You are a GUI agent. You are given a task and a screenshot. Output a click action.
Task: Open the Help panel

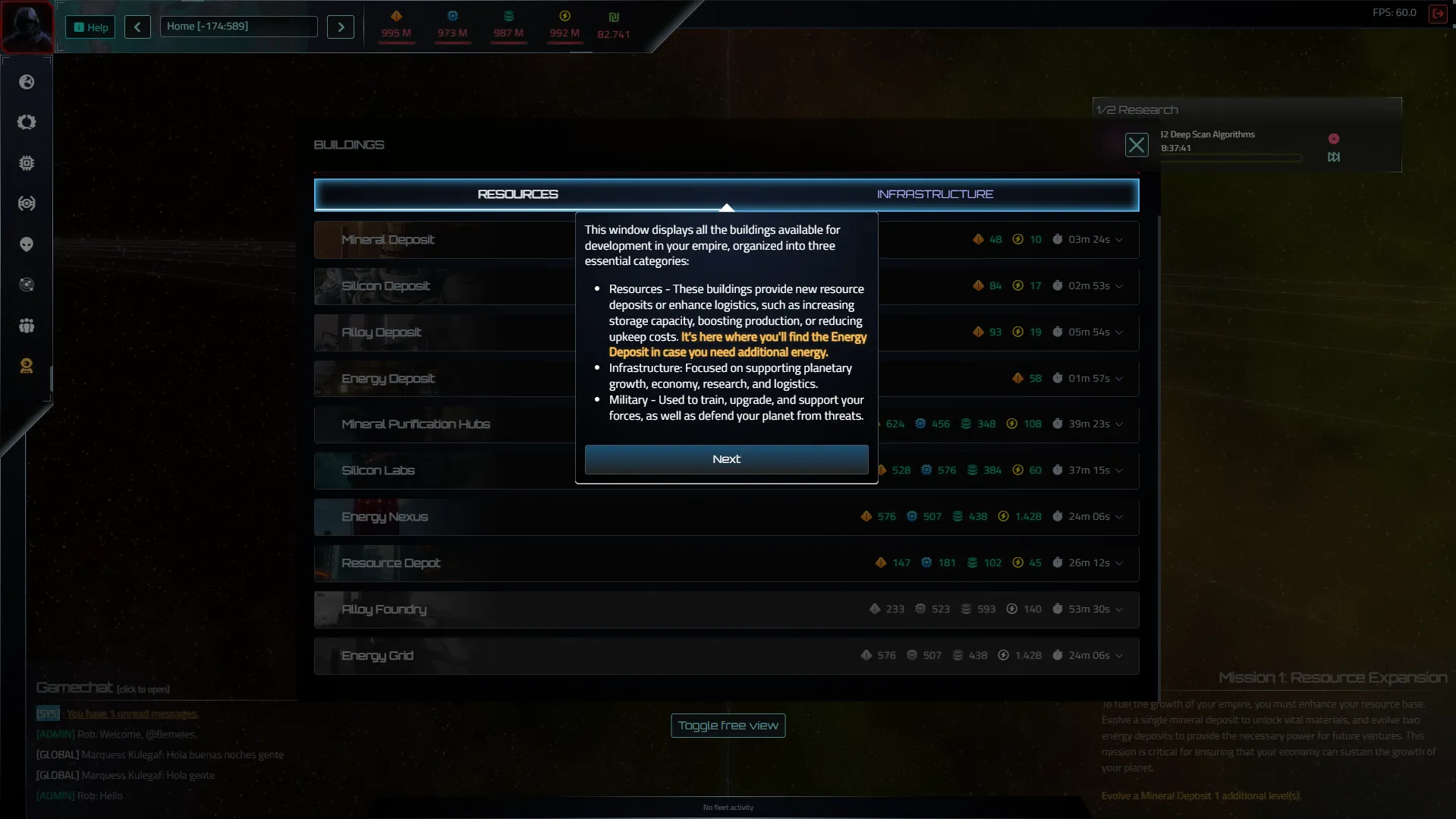point(90,27)
